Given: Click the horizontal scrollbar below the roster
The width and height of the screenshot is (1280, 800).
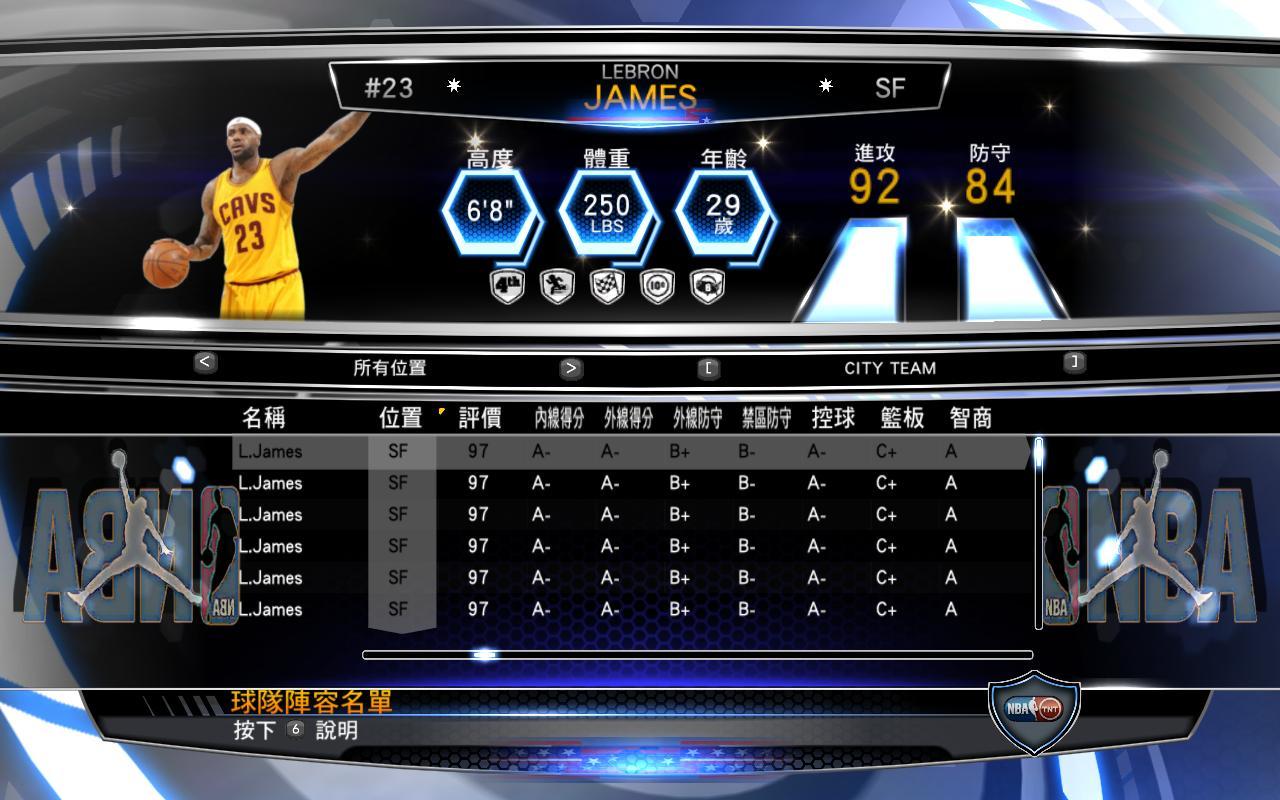Looking at the screenshot, I should tap(697, 655).
